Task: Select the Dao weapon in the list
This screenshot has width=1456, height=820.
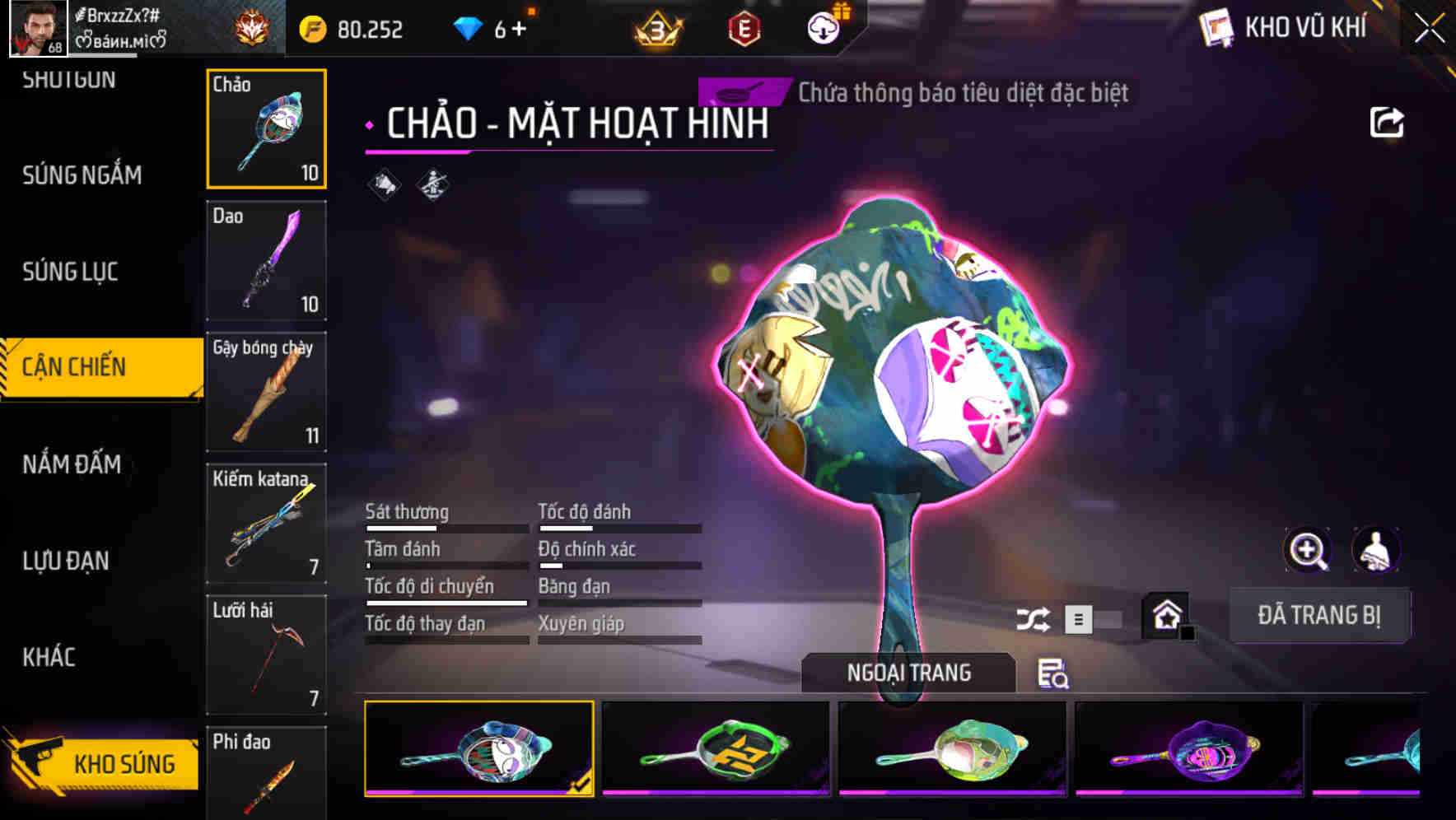Action: coord(266,260)
